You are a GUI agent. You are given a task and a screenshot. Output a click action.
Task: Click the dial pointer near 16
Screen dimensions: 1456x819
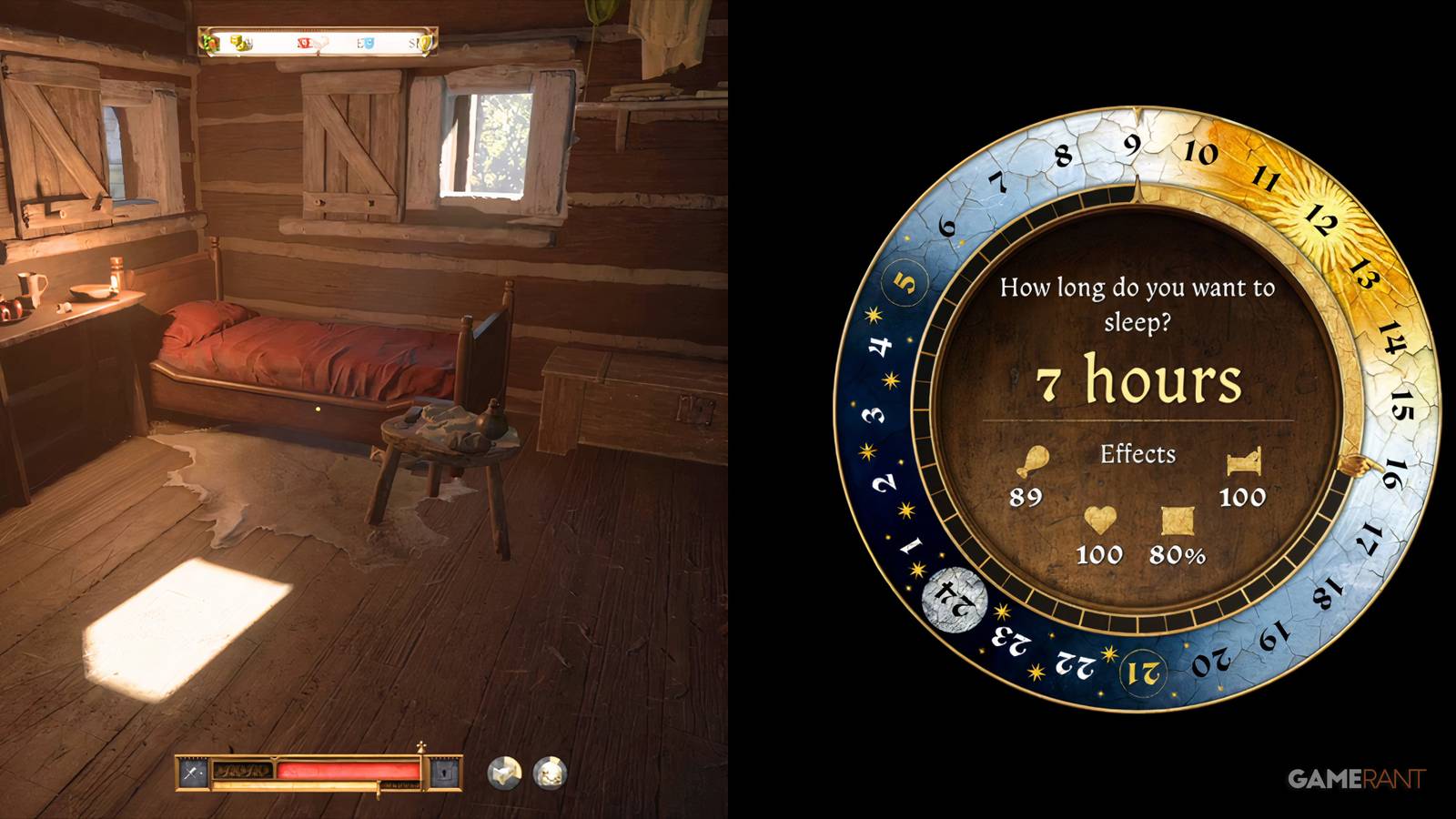[1358, 466]
